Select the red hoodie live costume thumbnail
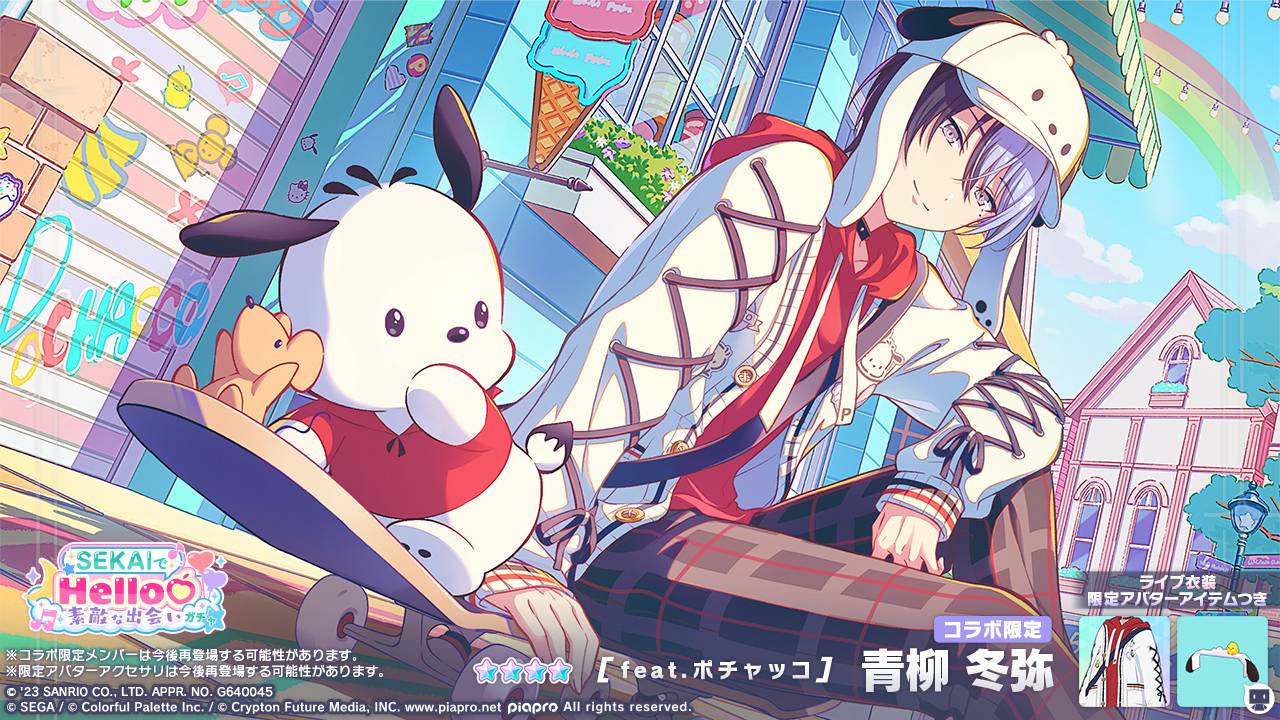Viewport: 1280px width, 720px height. pos(1123,661)
